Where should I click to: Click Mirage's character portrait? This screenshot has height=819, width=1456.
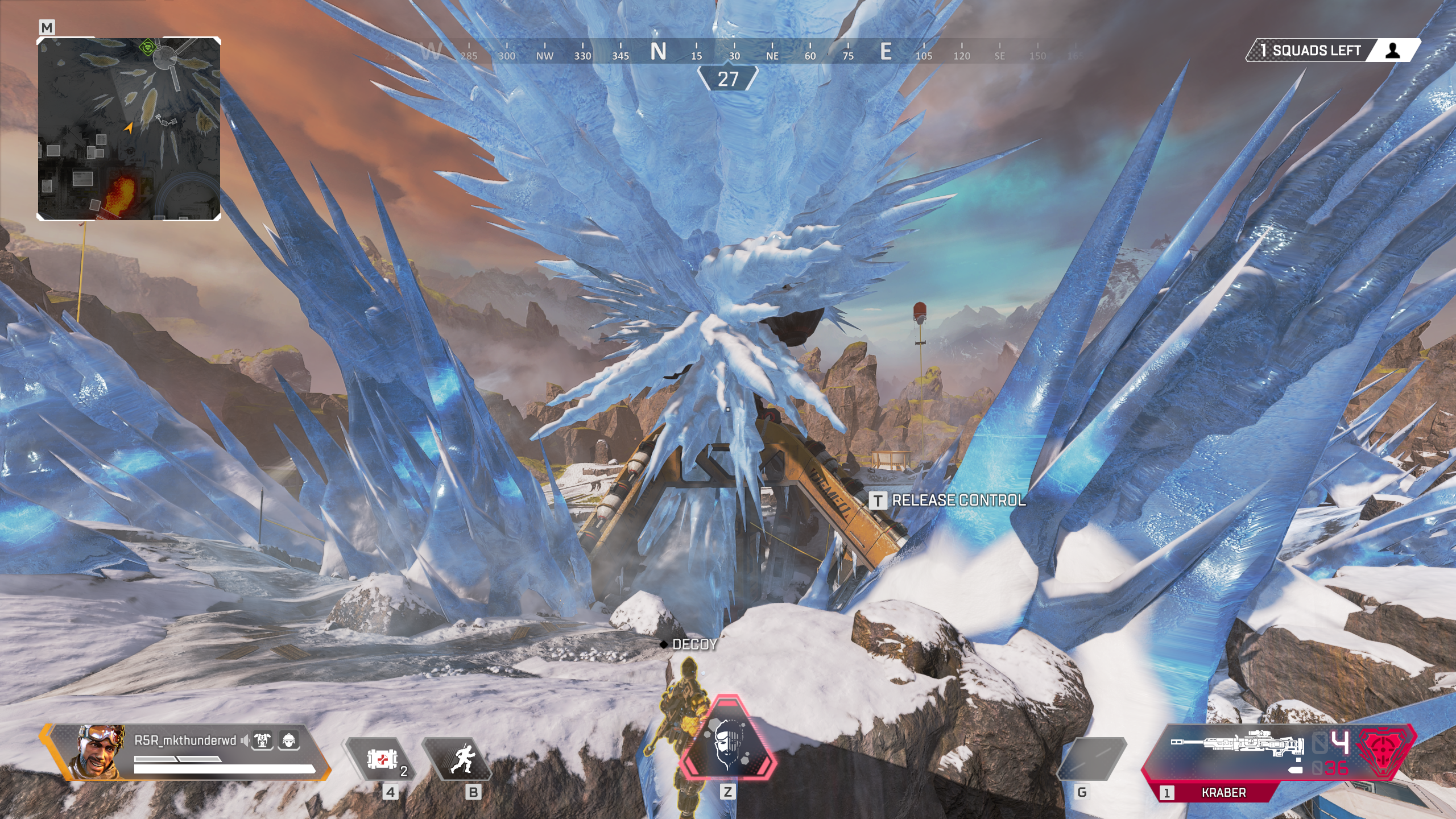(97, 751)
